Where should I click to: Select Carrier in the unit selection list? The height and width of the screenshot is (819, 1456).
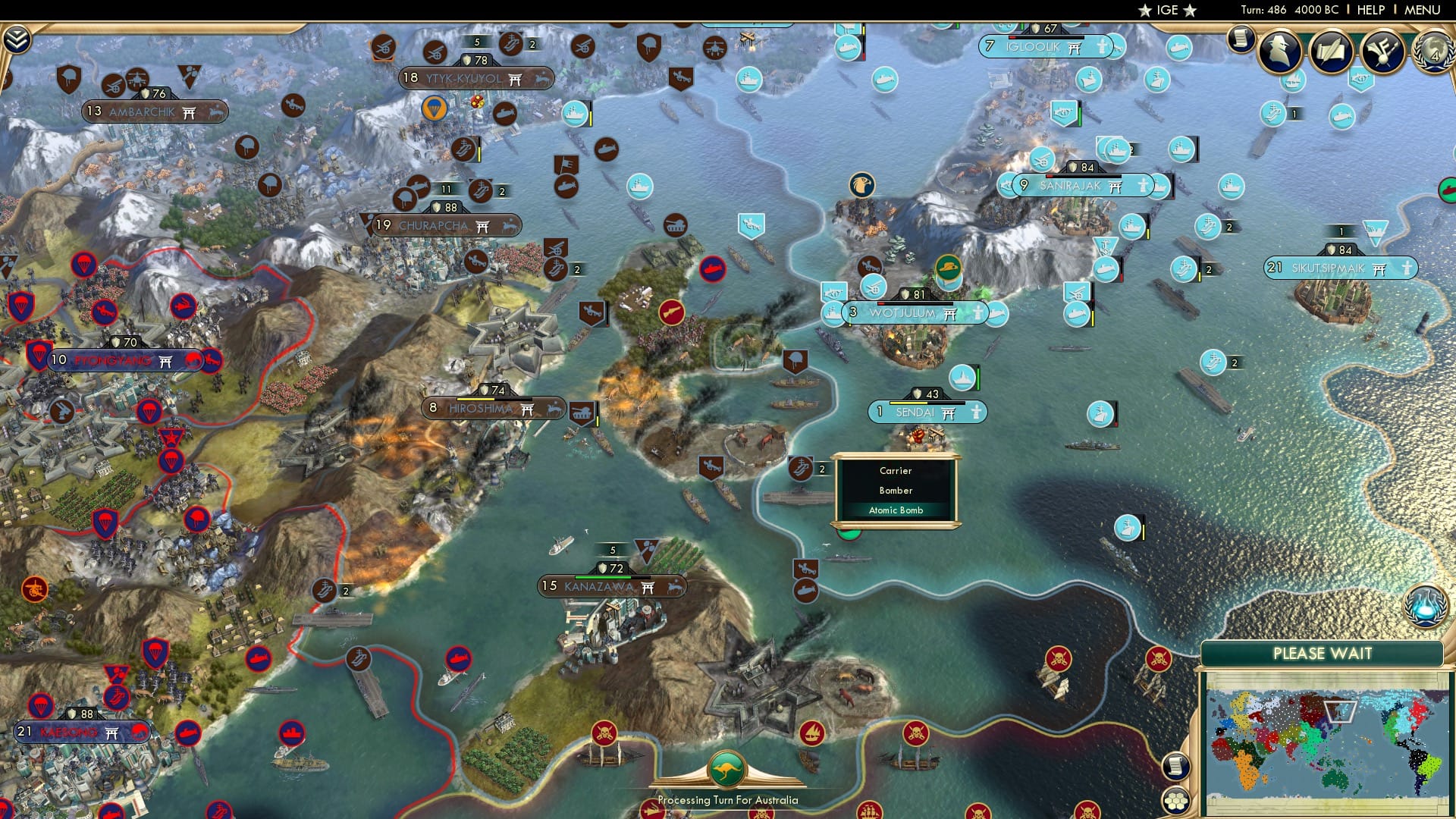[x=896, y=471]
